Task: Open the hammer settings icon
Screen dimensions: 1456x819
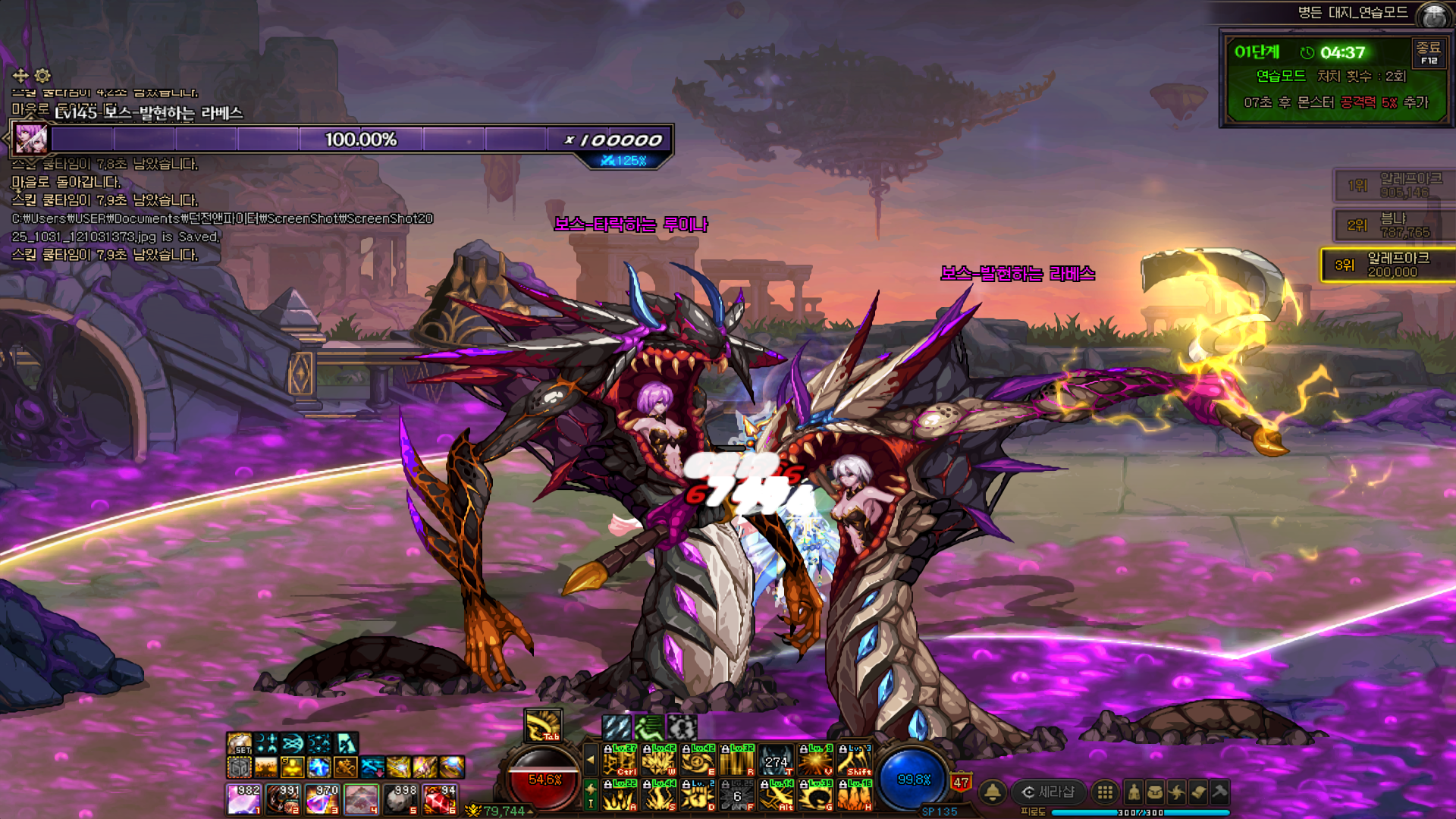Action: pyautogui.click(x=1219, y=792)
